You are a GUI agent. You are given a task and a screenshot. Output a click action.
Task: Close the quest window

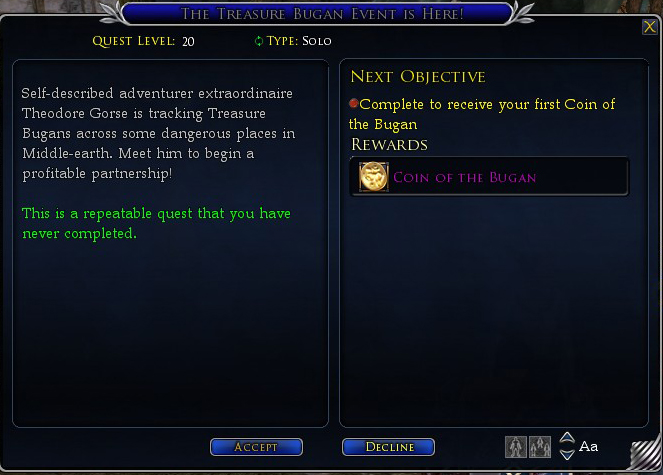[649, 27]
